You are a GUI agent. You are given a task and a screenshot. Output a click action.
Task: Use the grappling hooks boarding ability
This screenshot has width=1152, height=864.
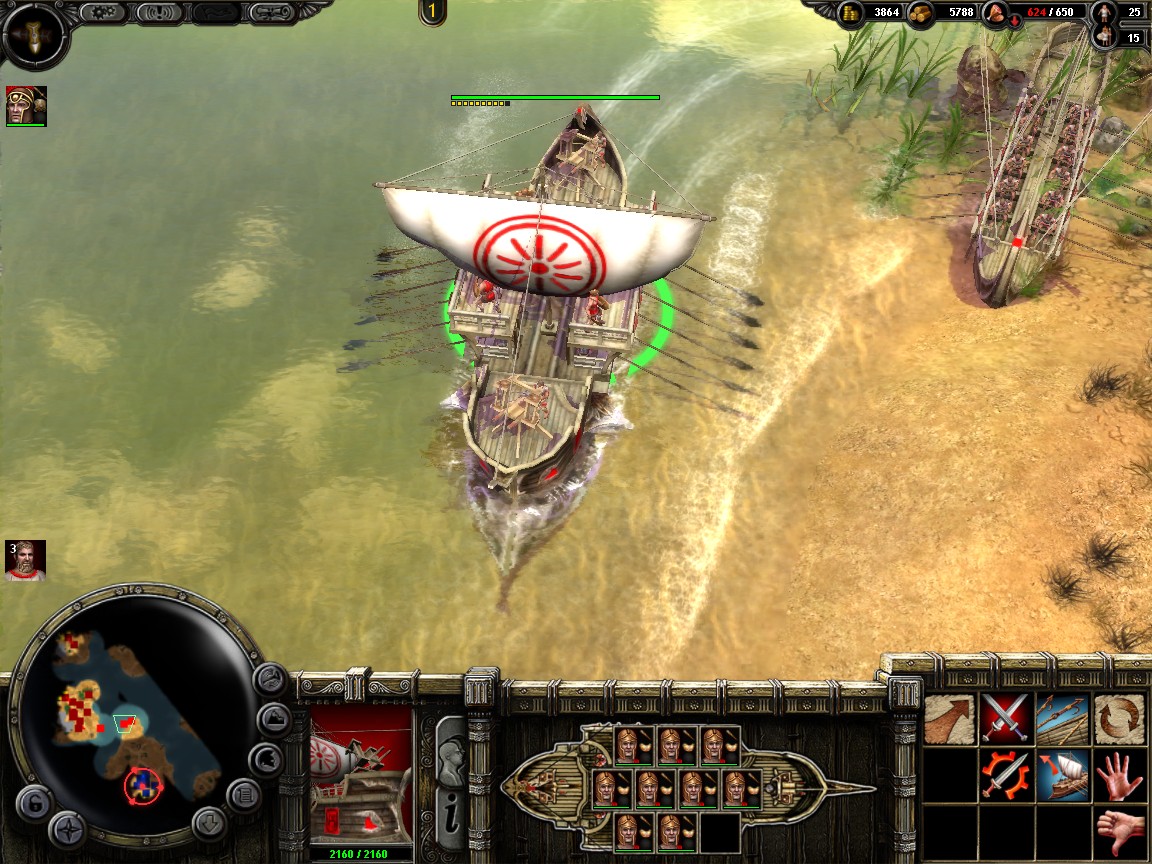(x=1062, y=719)
